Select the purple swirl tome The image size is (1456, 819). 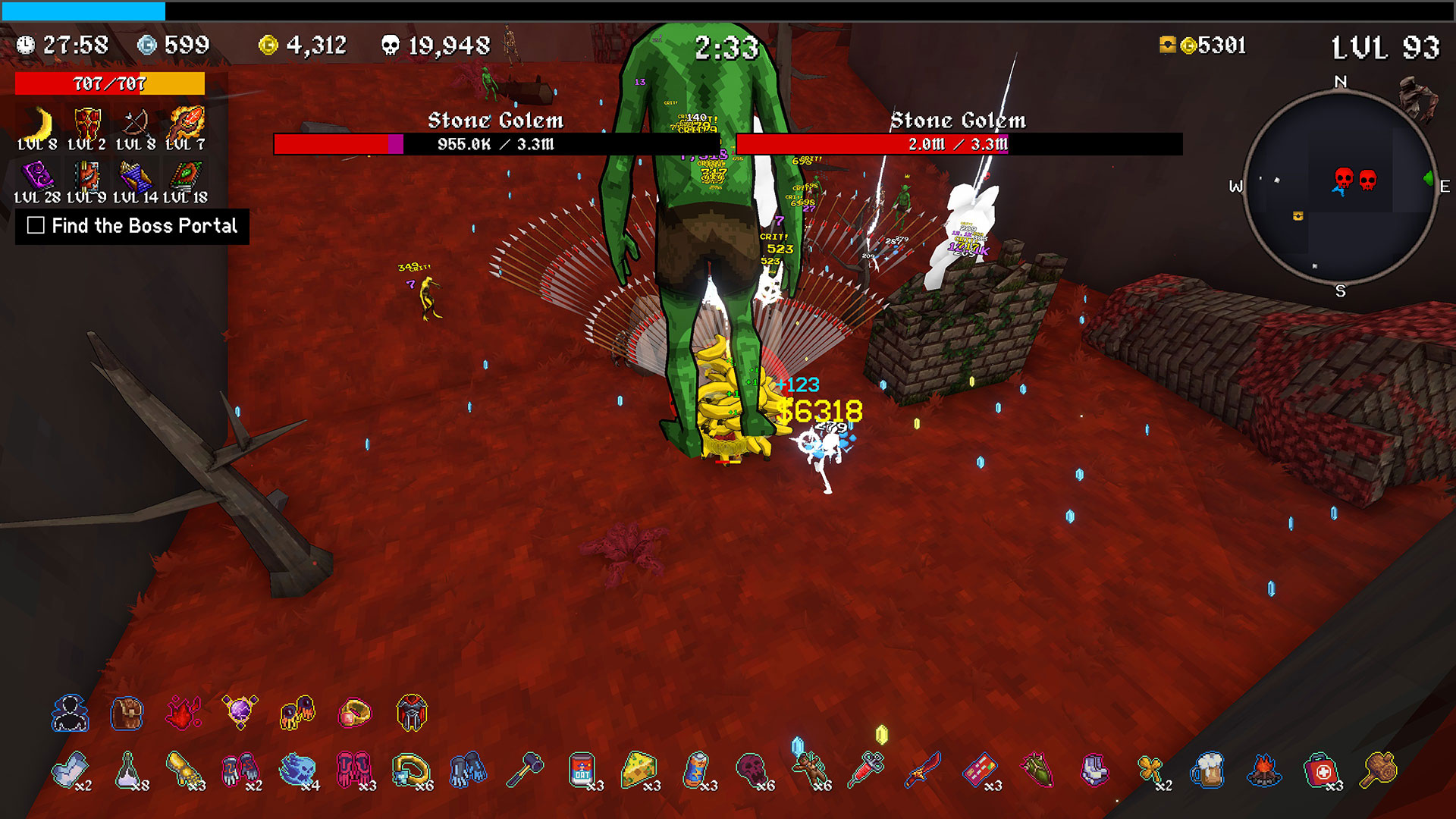point(37,177)
